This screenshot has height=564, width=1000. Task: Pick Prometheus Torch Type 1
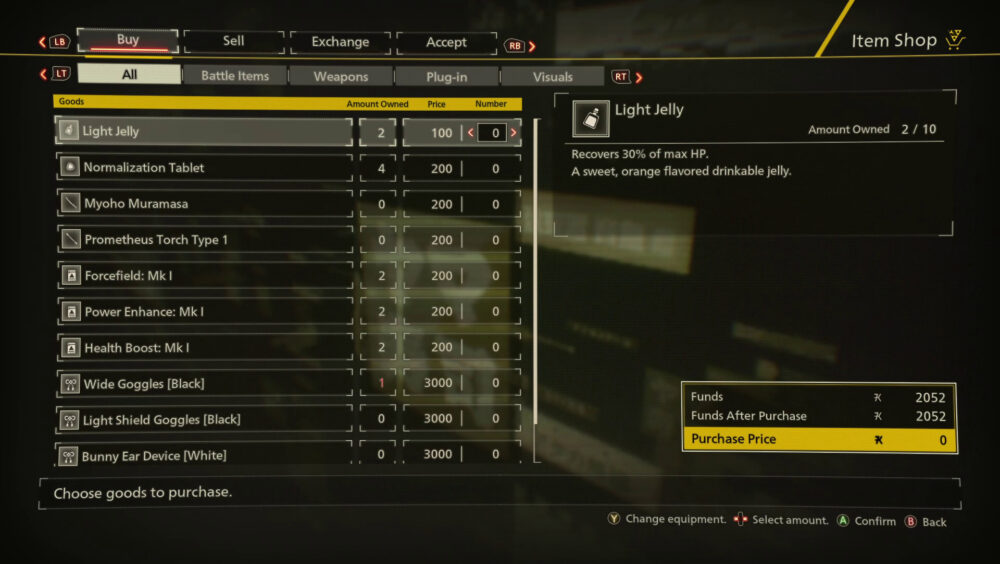coord(204,240)
